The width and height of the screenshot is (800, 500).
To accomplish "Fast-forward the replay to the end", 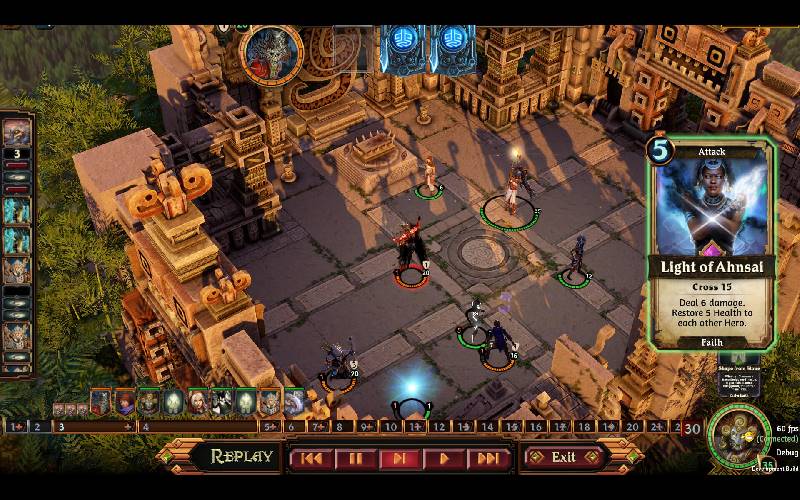I will click(x=487, y=458).
